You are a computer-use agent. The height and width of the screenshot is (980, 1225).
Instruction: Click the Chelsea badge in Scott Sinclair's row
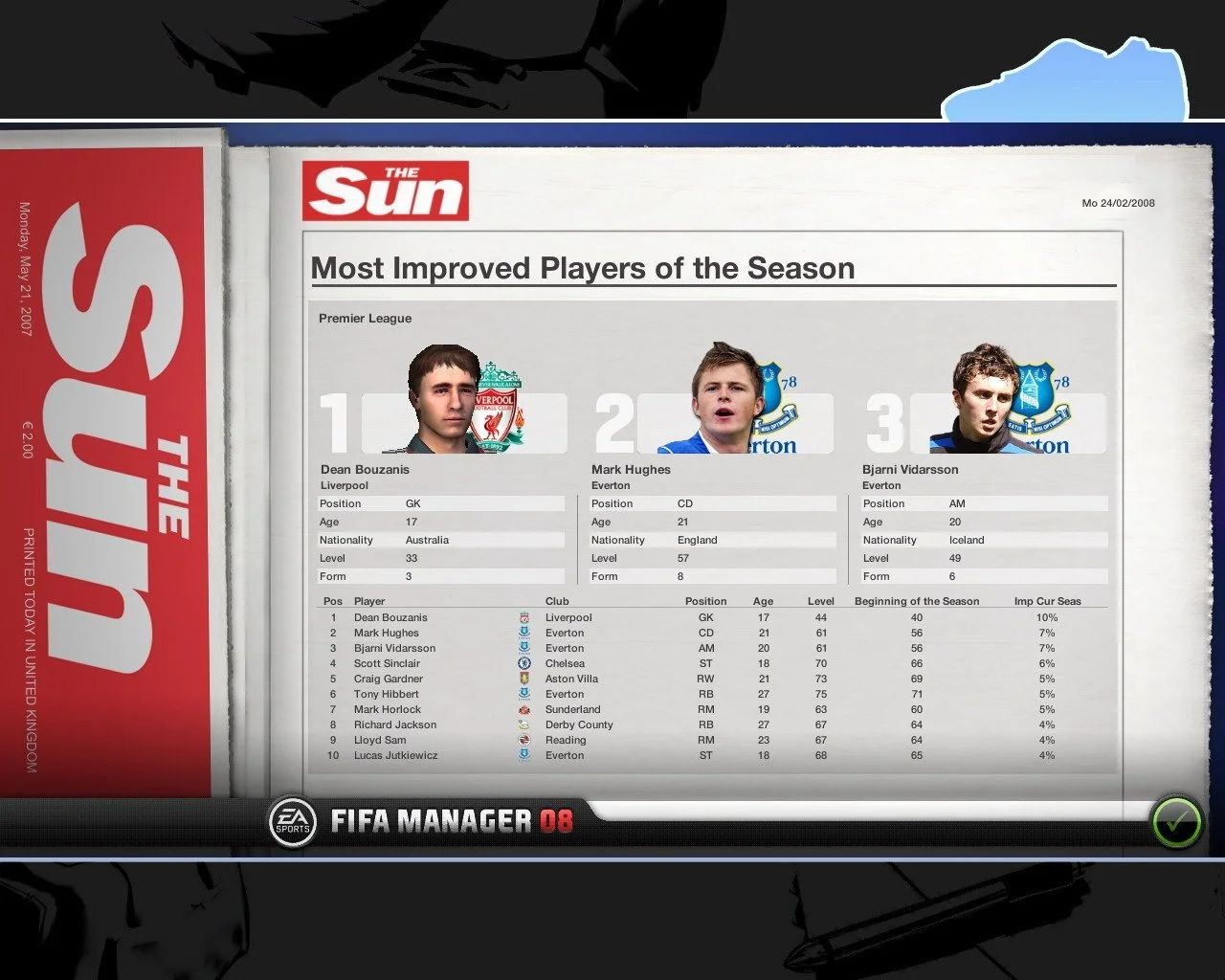tap(523, 663)
